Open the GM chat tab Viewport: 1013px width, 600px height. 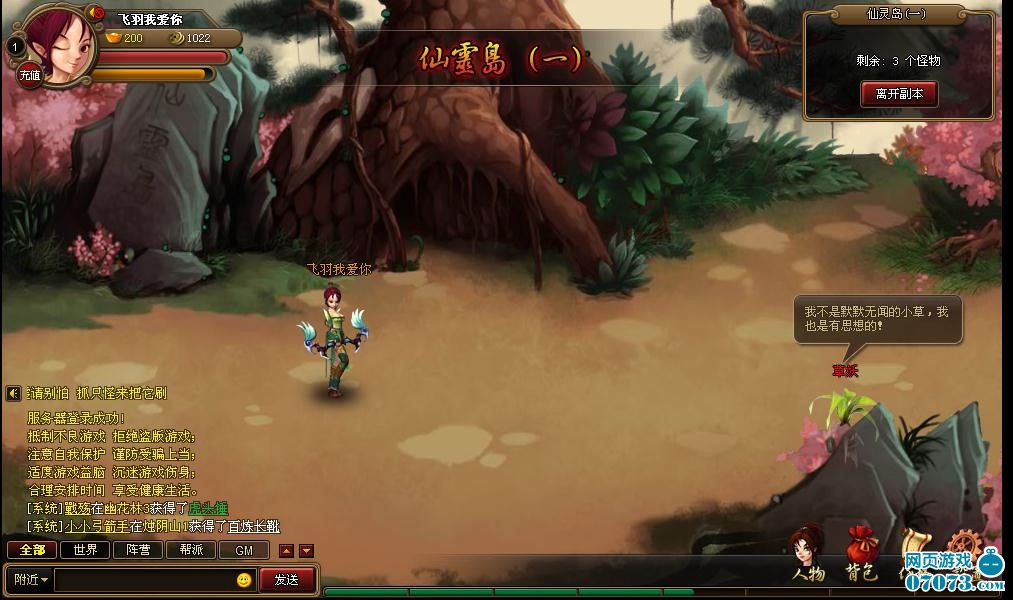point(244,550)
